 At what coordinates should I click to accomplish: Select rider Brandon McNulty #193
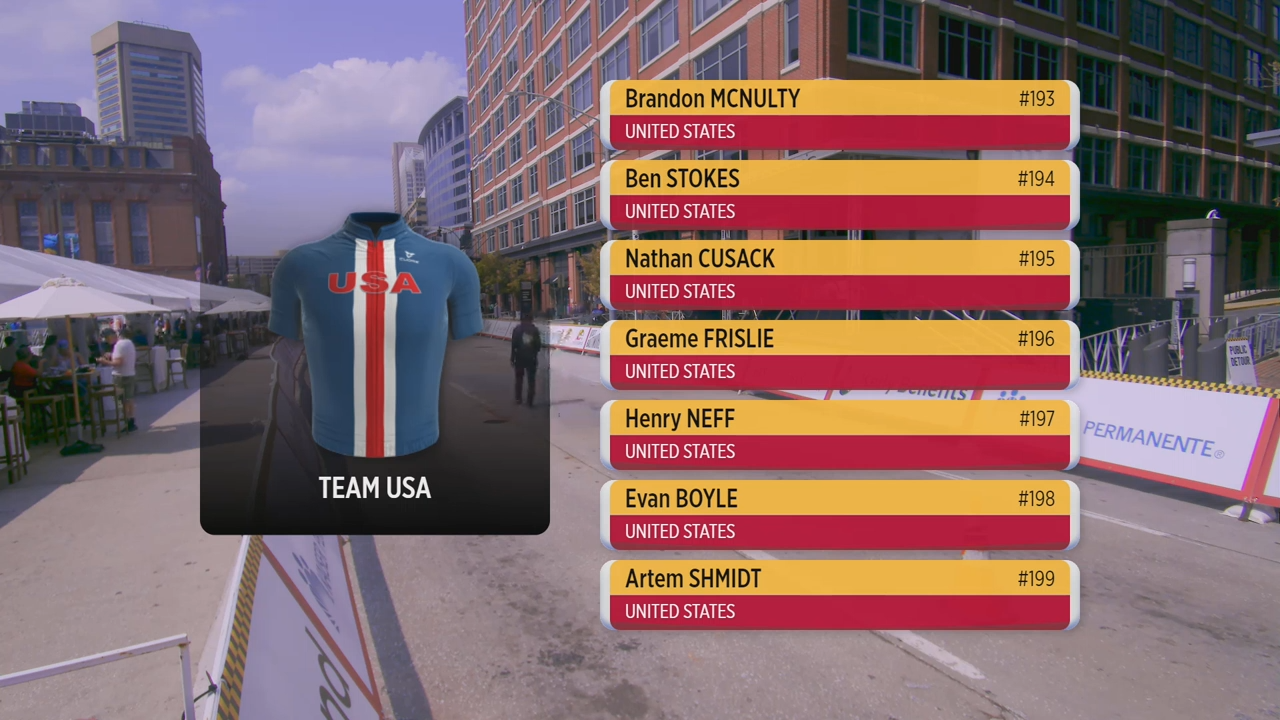click(840, 114)
